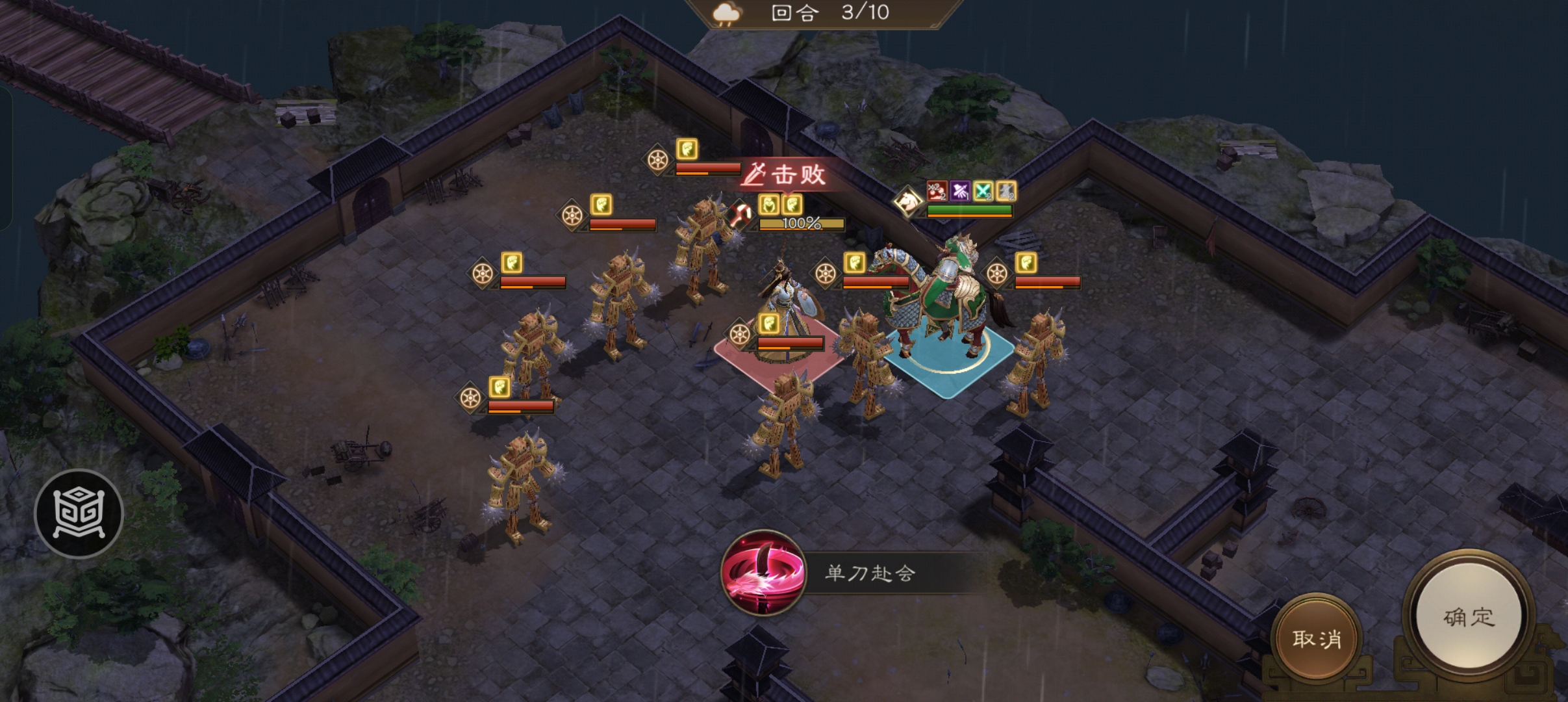Viewport: 1568px width, 702px height.
Task: Click the red x2 buff icon on Guan Yu
Action: pyautogui.click(x=937, y=191)
